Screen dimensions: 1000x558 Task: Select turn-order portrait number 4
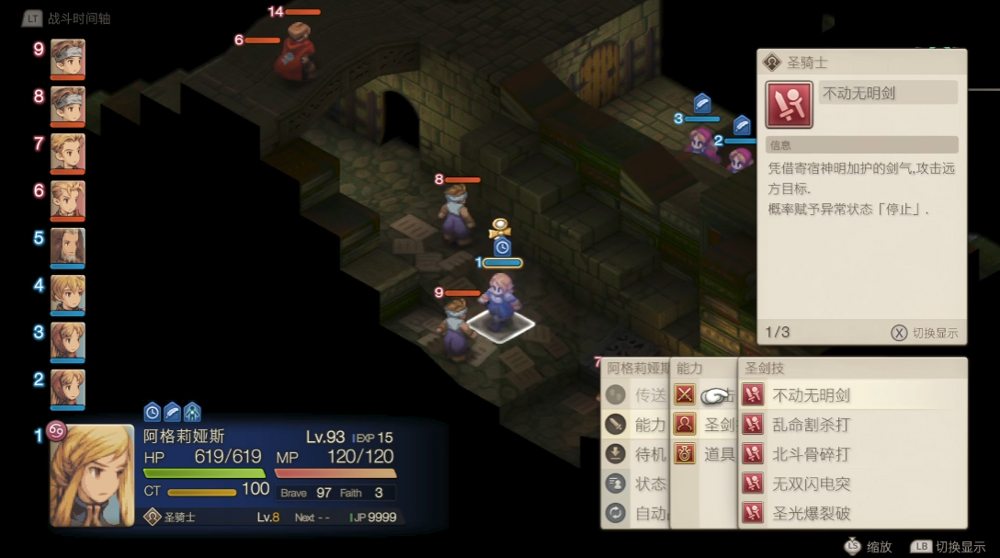coord(68,294)
